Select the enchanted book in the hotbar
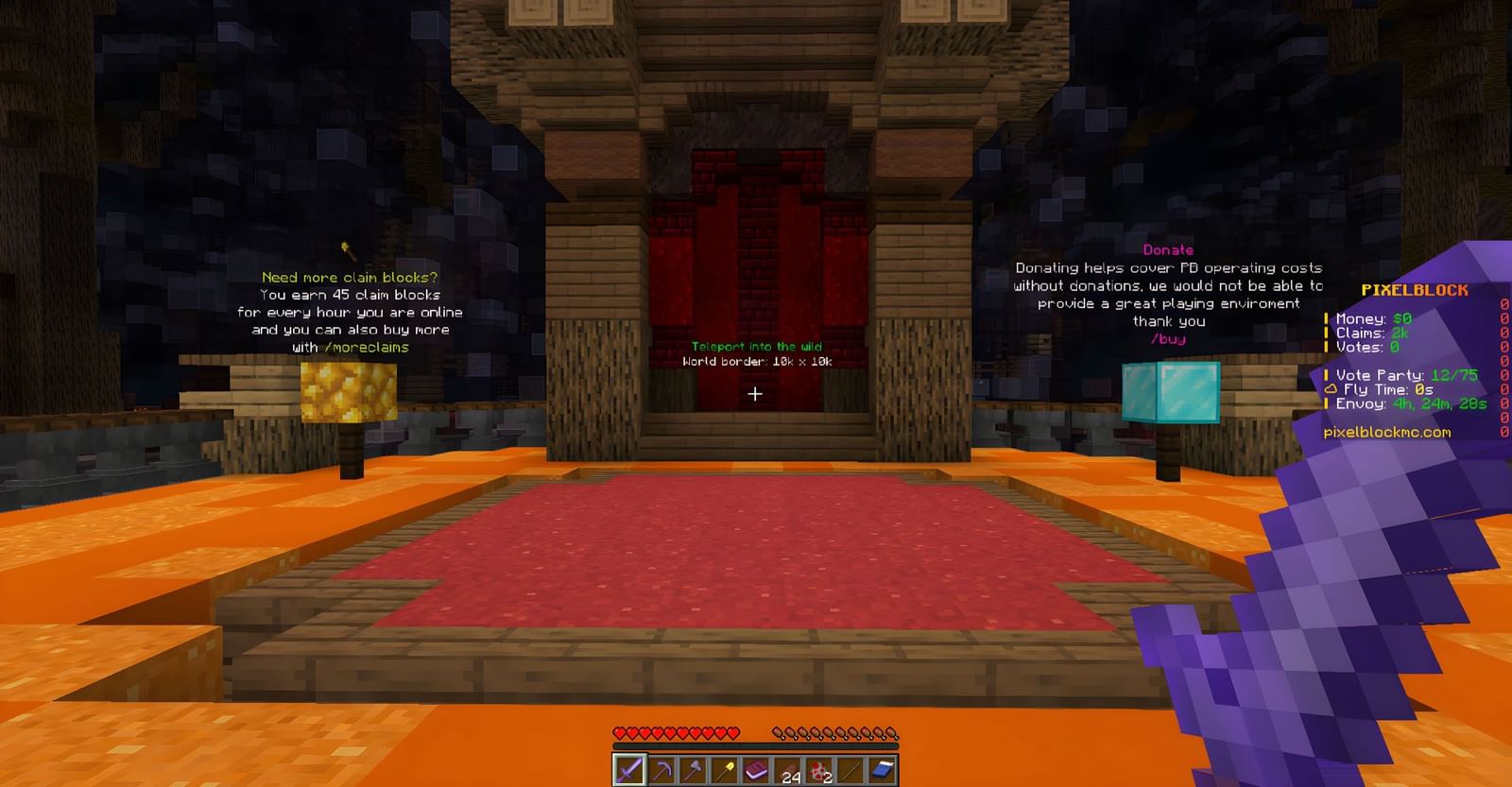This screenshot has width=1512, height=787. click(756, 769)
